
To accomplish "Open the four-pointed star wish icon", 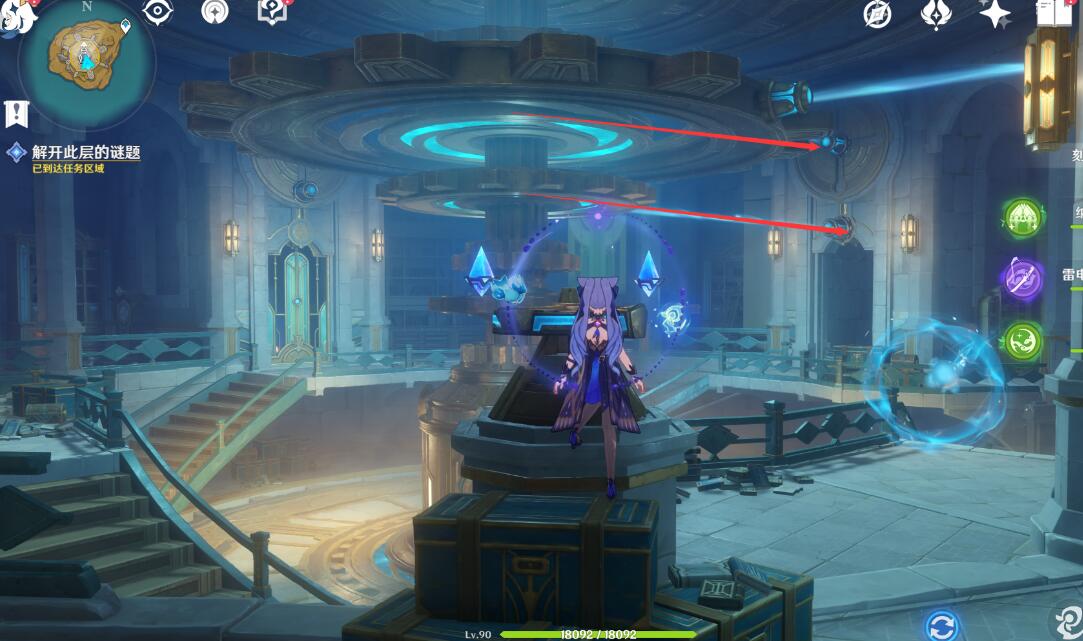I will pyautogui.click(x=994, y=13).
